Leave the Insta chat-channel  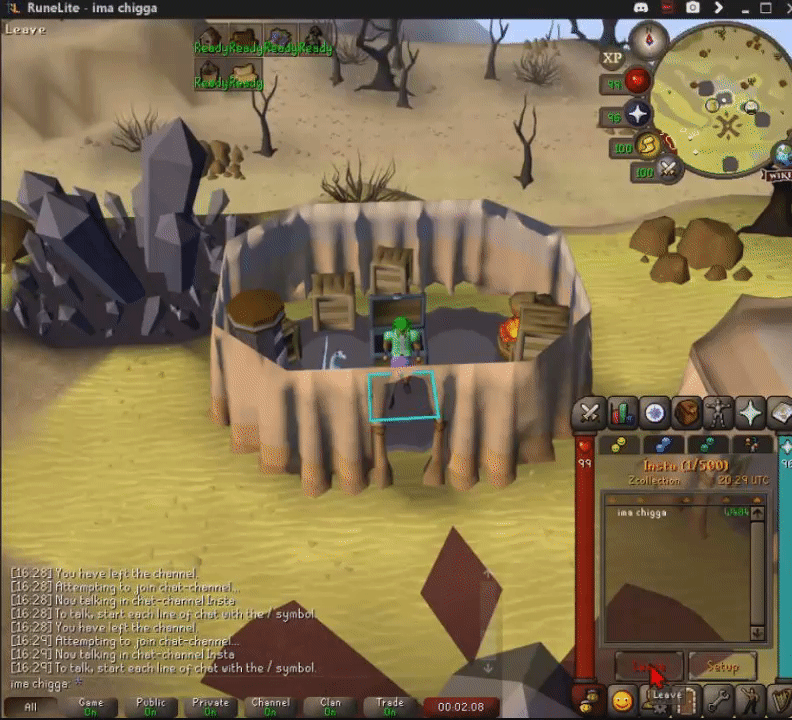tap(649, 665)
